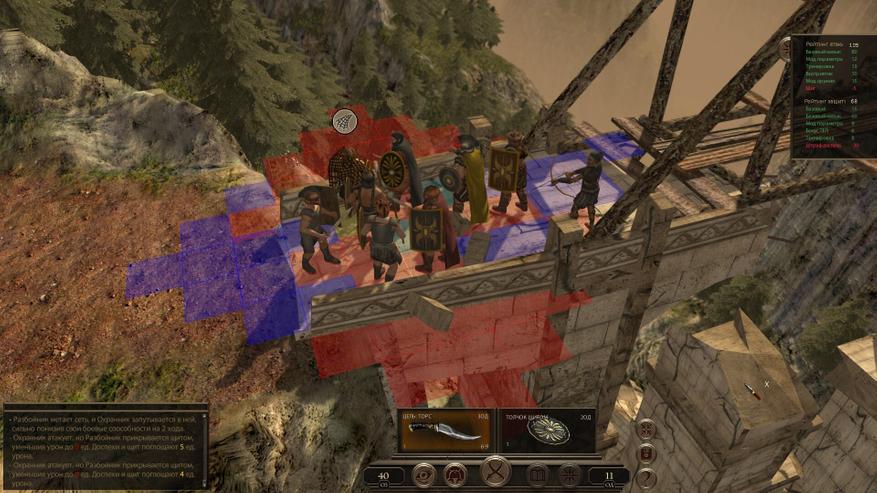Activate the large center round button

click(x=495, y=471)
